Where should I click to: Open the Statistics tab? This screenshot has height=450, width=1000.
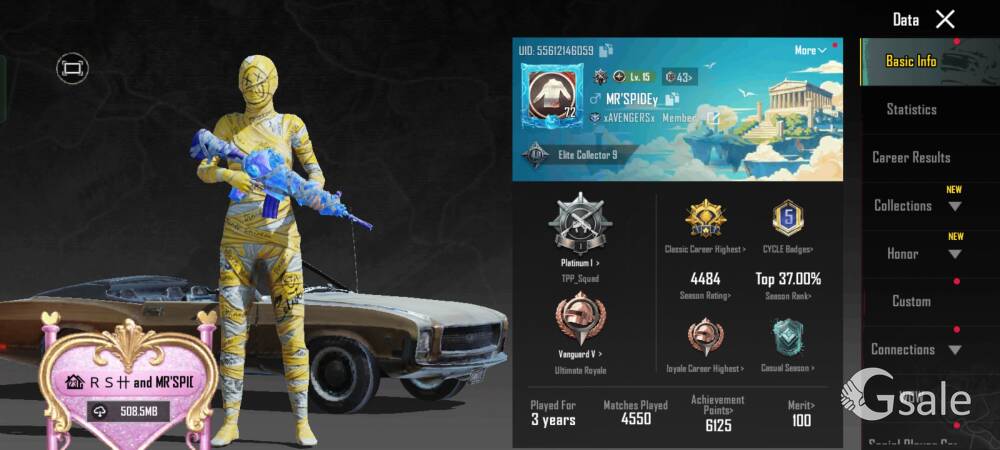click(x=911, y=109)
